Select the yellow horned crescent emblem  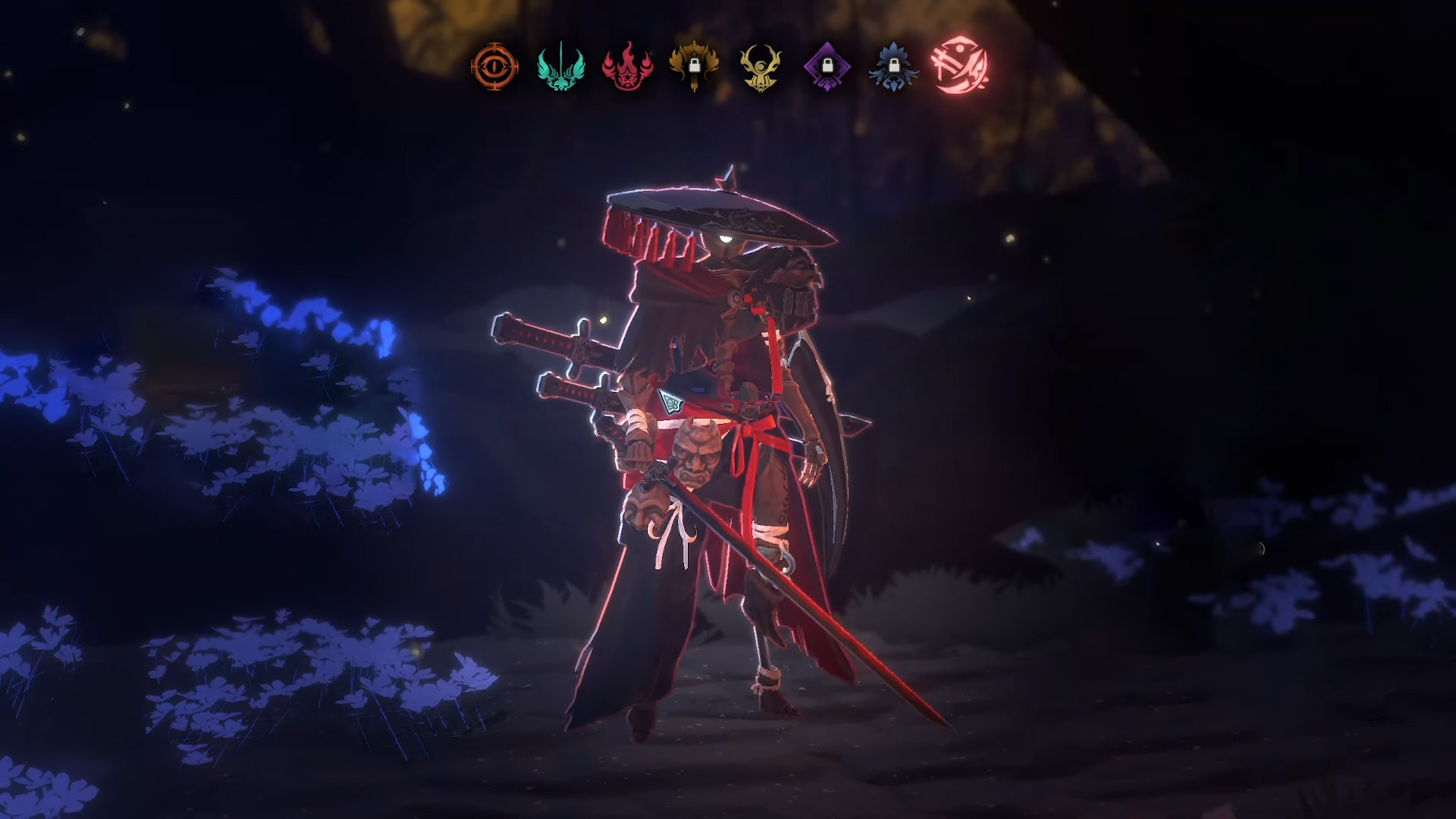(760, 67)
